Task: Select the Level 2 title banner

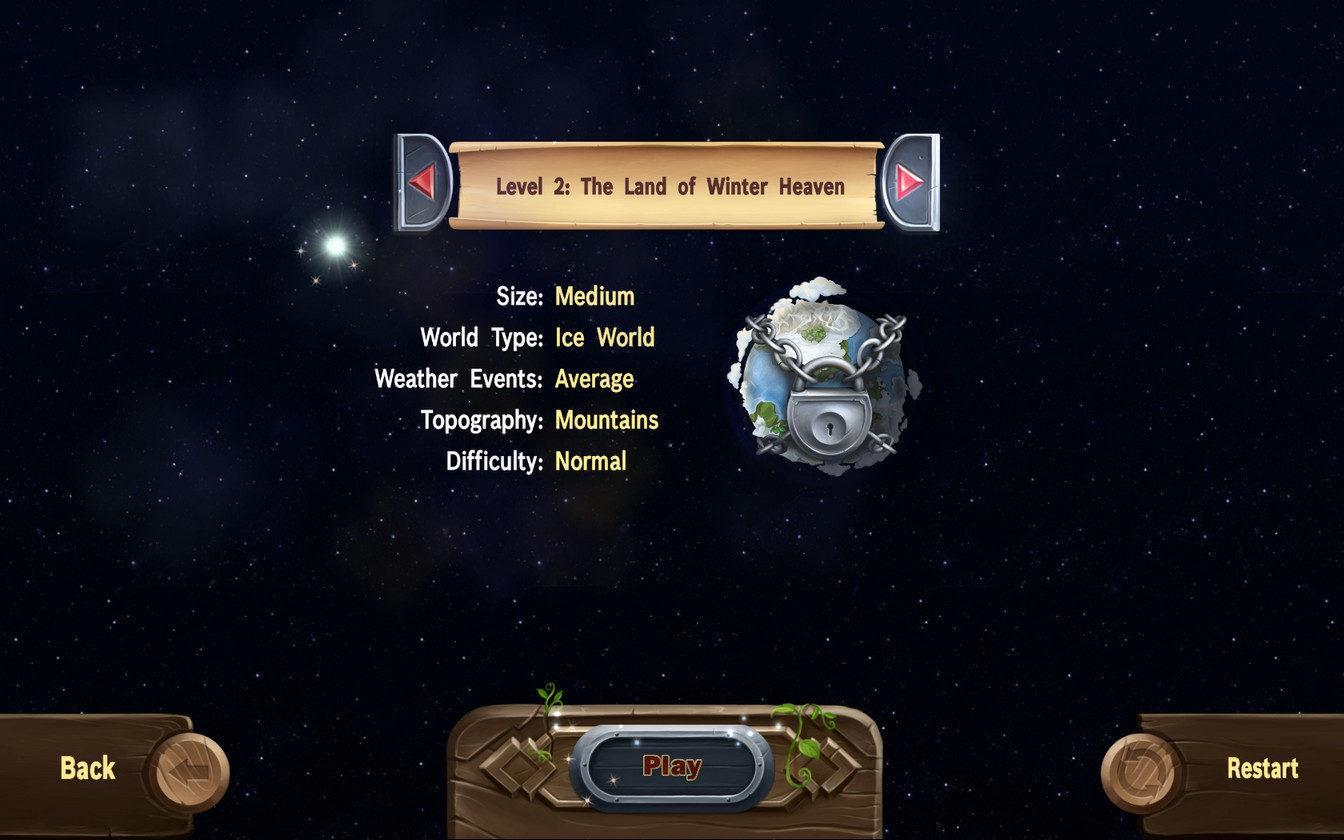Action: click(668, 186)
